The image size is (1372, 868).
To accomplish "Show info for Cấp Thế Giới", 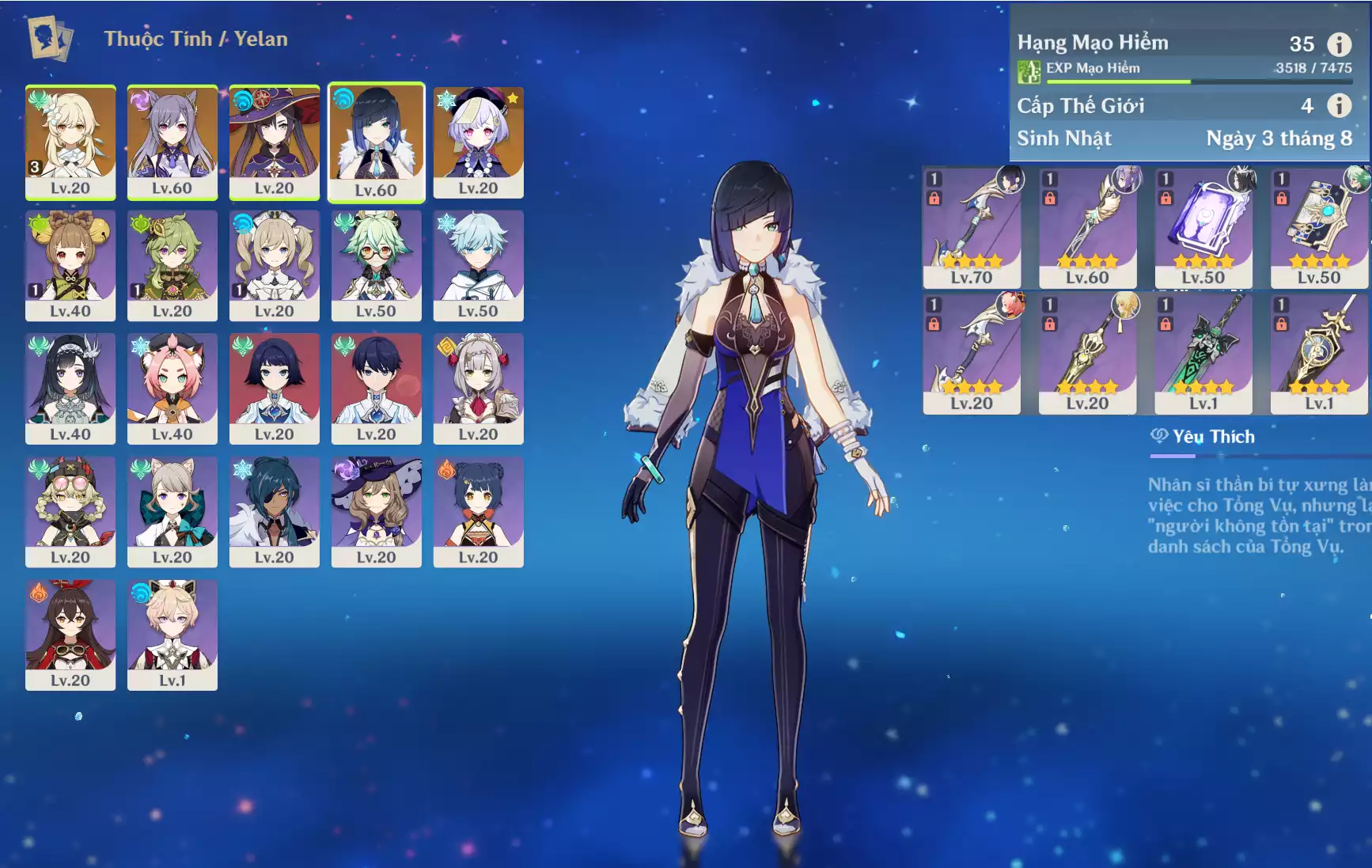I will (1339, 105).
